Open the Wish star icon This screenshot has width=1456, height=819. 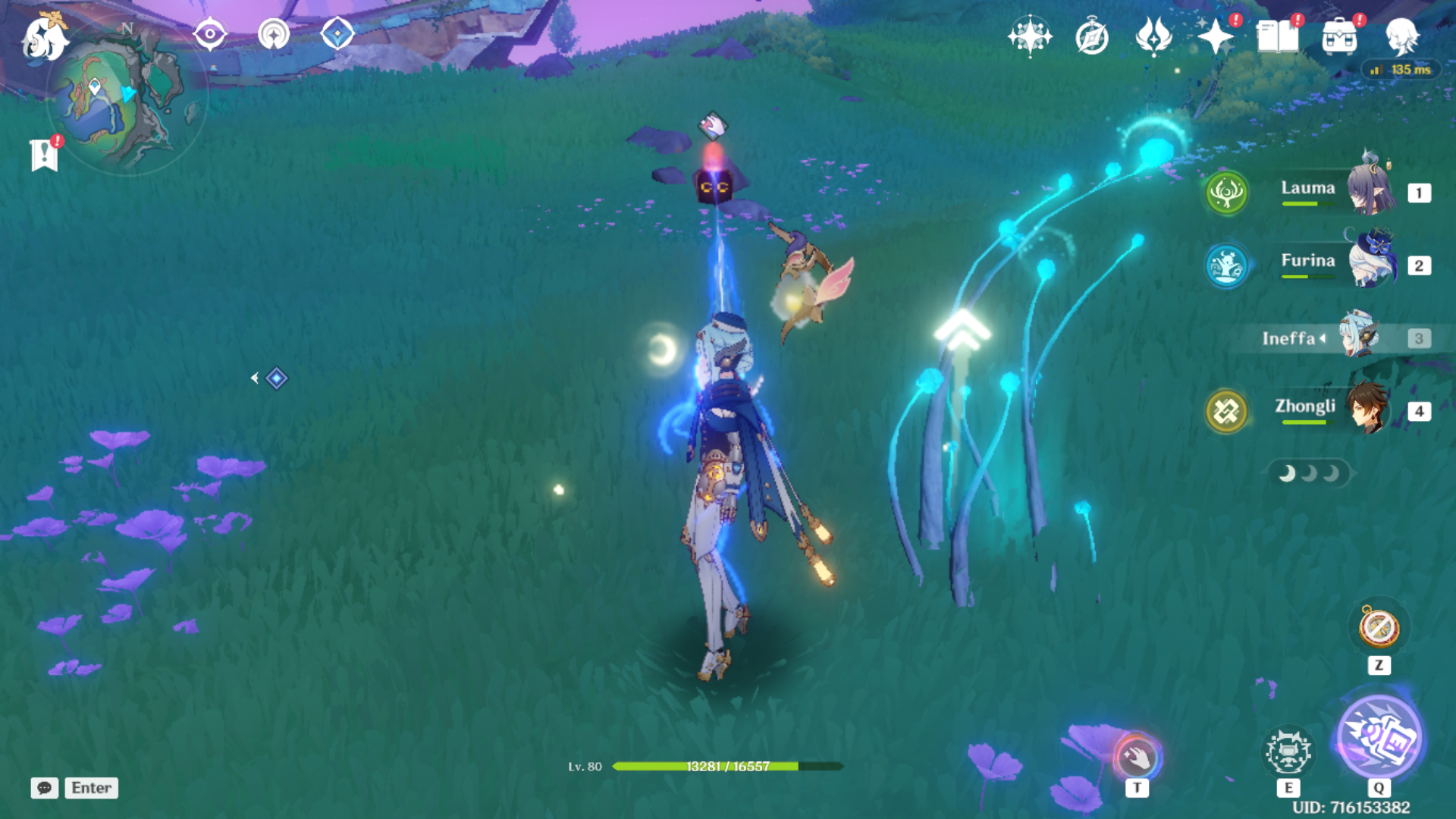coord(1029,36)
